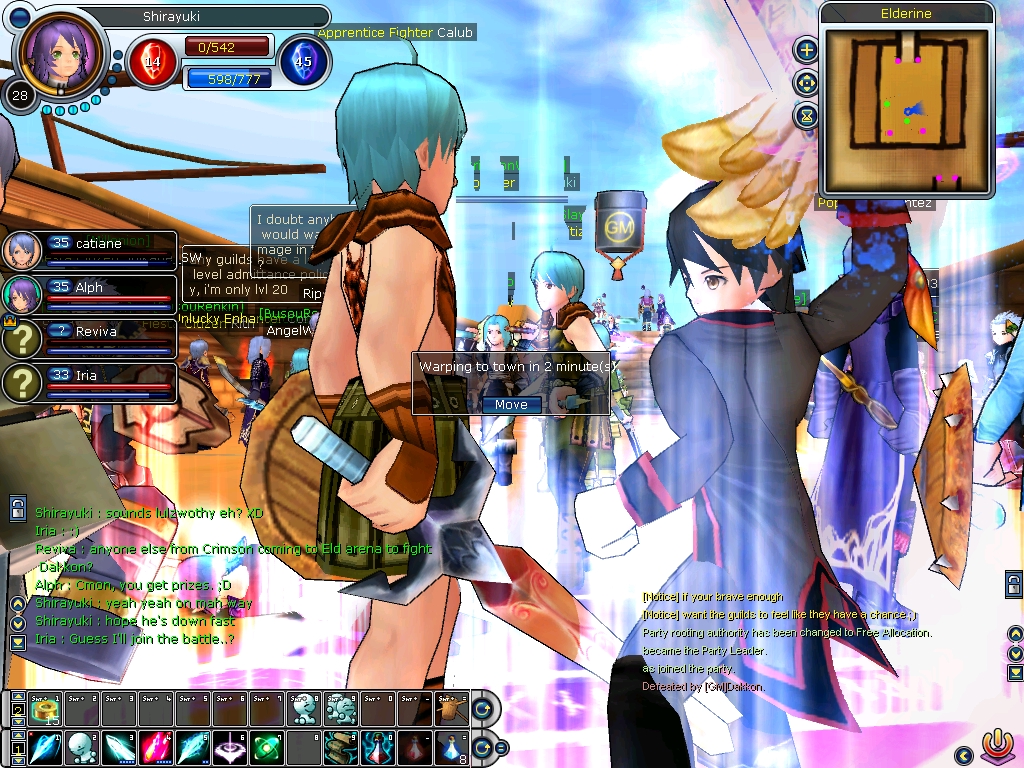1024x768 pixels.
Task: Toggle the chat window lock icon
Action: point(18,509)
